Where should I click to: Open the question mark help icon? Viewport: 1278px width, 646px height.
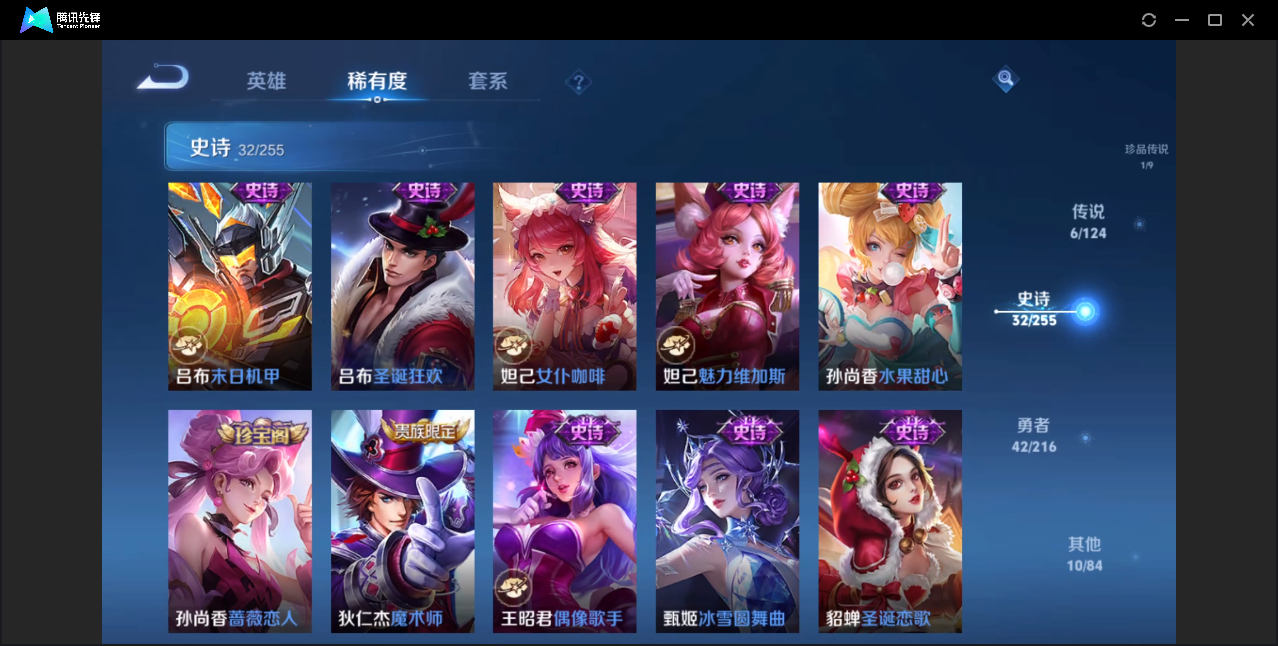578,82
